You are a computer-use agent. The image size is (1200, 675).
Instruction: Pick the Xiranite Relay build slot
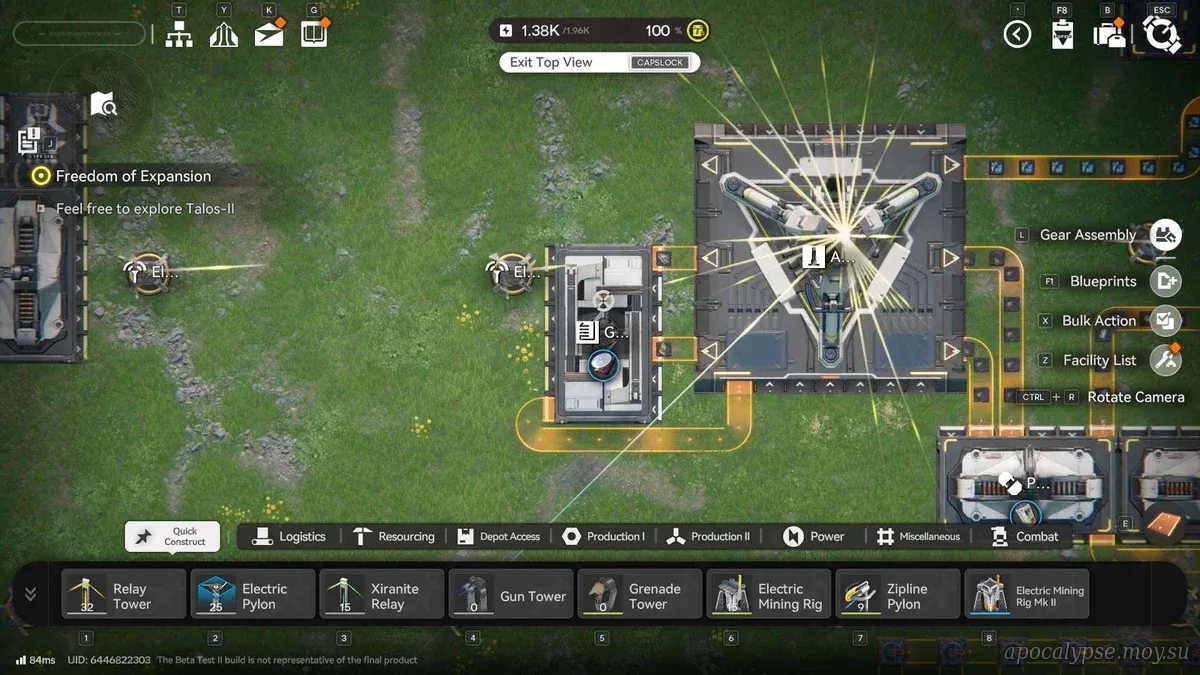(382, 596)
